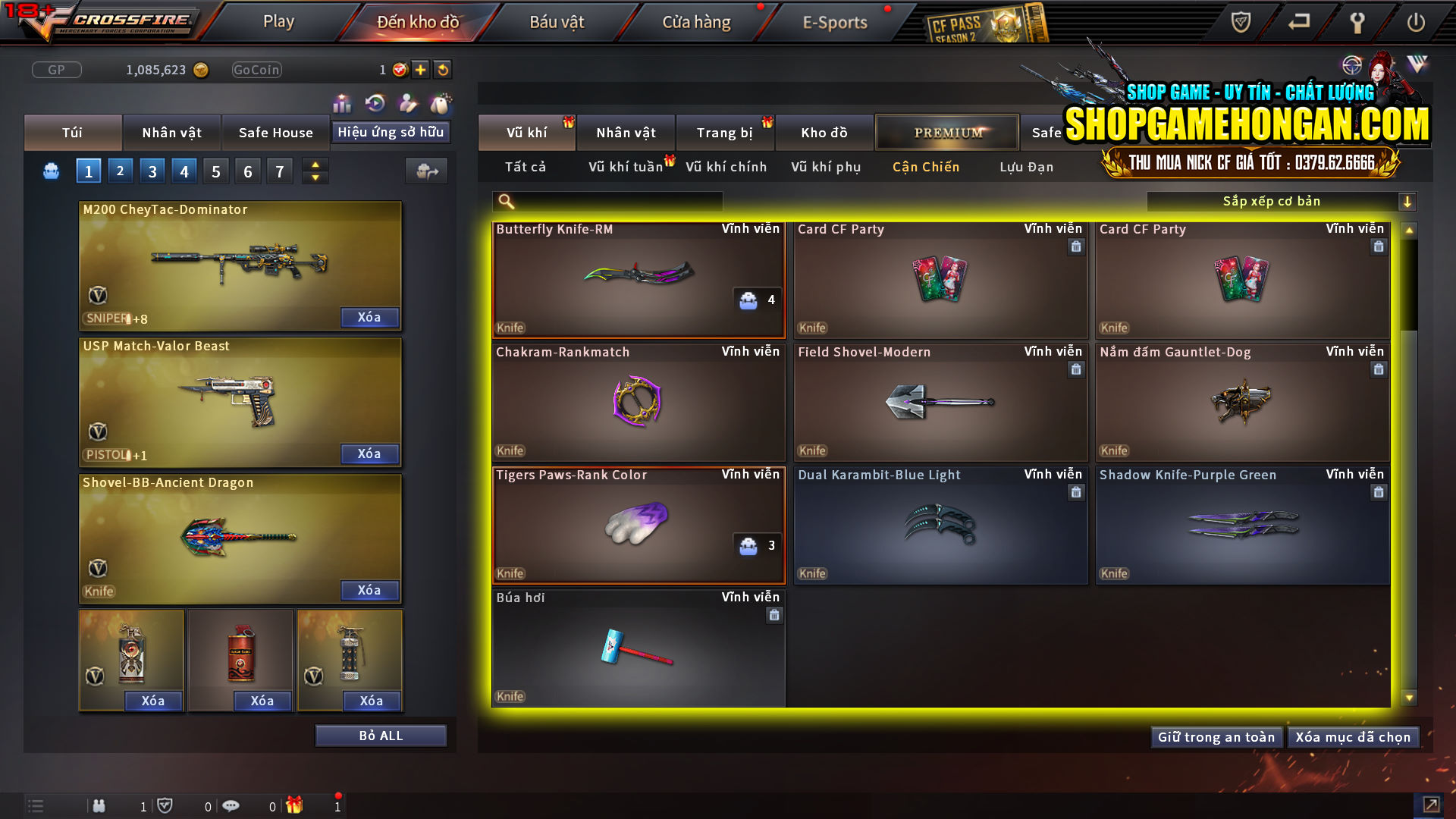1456x819 pixels.
Task: Click the search magnifier icon above item grid
Action: (505, 201)
